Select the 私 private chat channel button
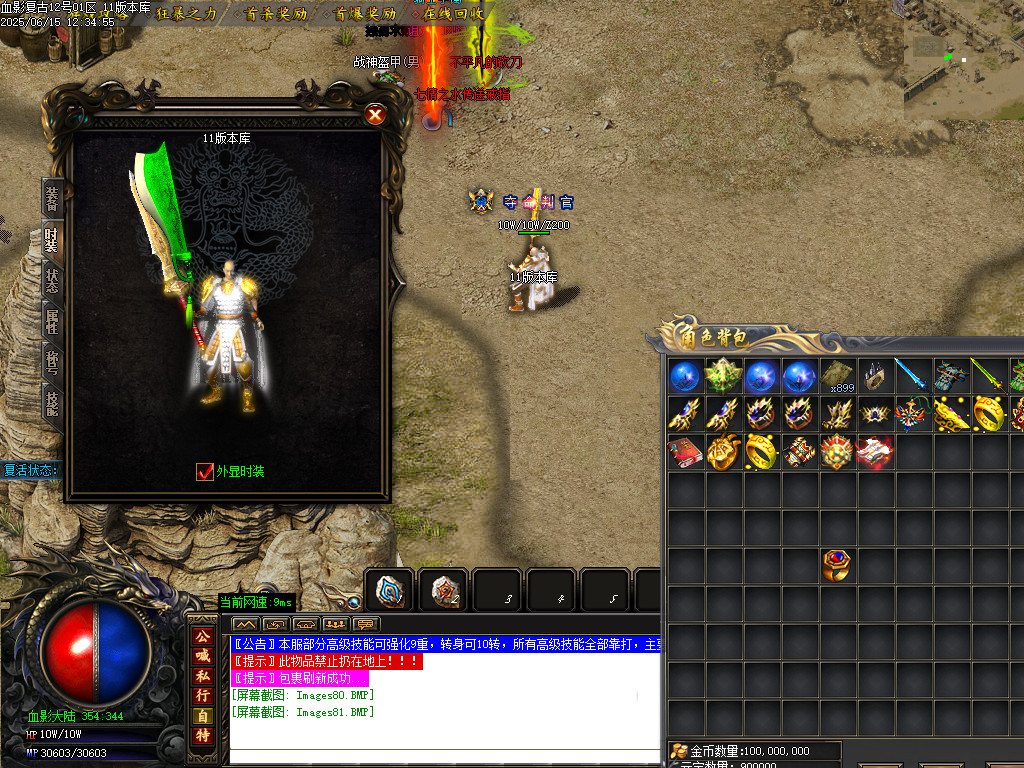Viewport: 1024px width, 768px height. (203, 675)
